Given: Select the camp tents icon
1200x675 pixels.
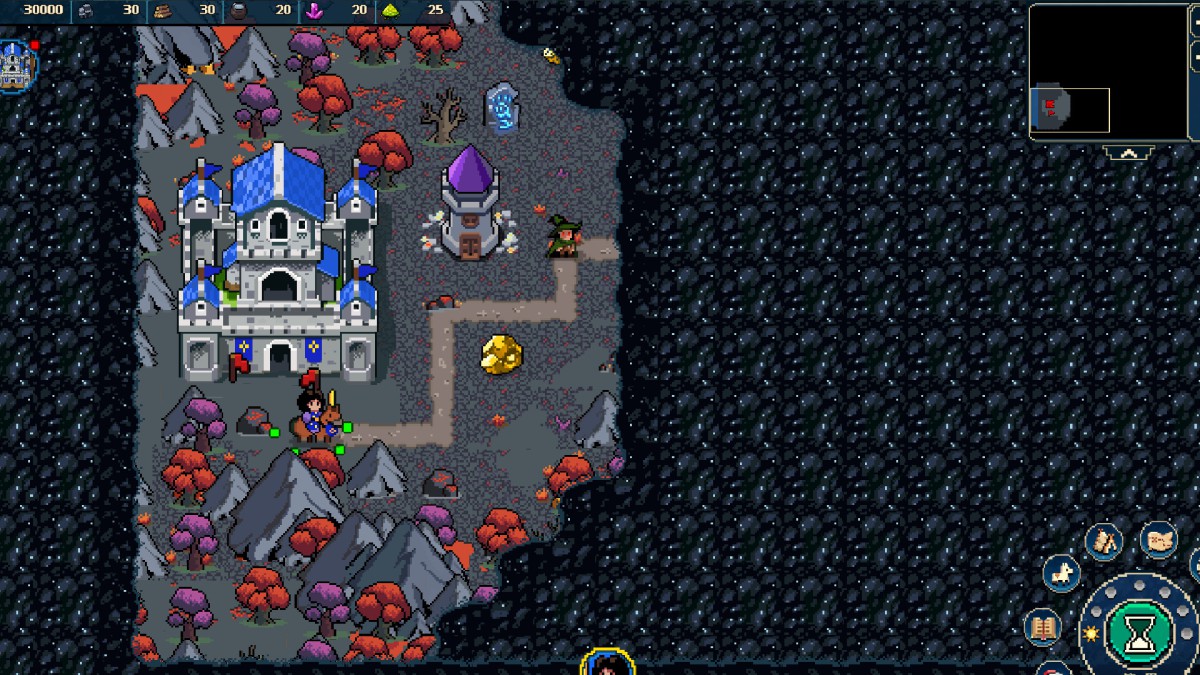Looking at the screenshot, I should 1104,542.
